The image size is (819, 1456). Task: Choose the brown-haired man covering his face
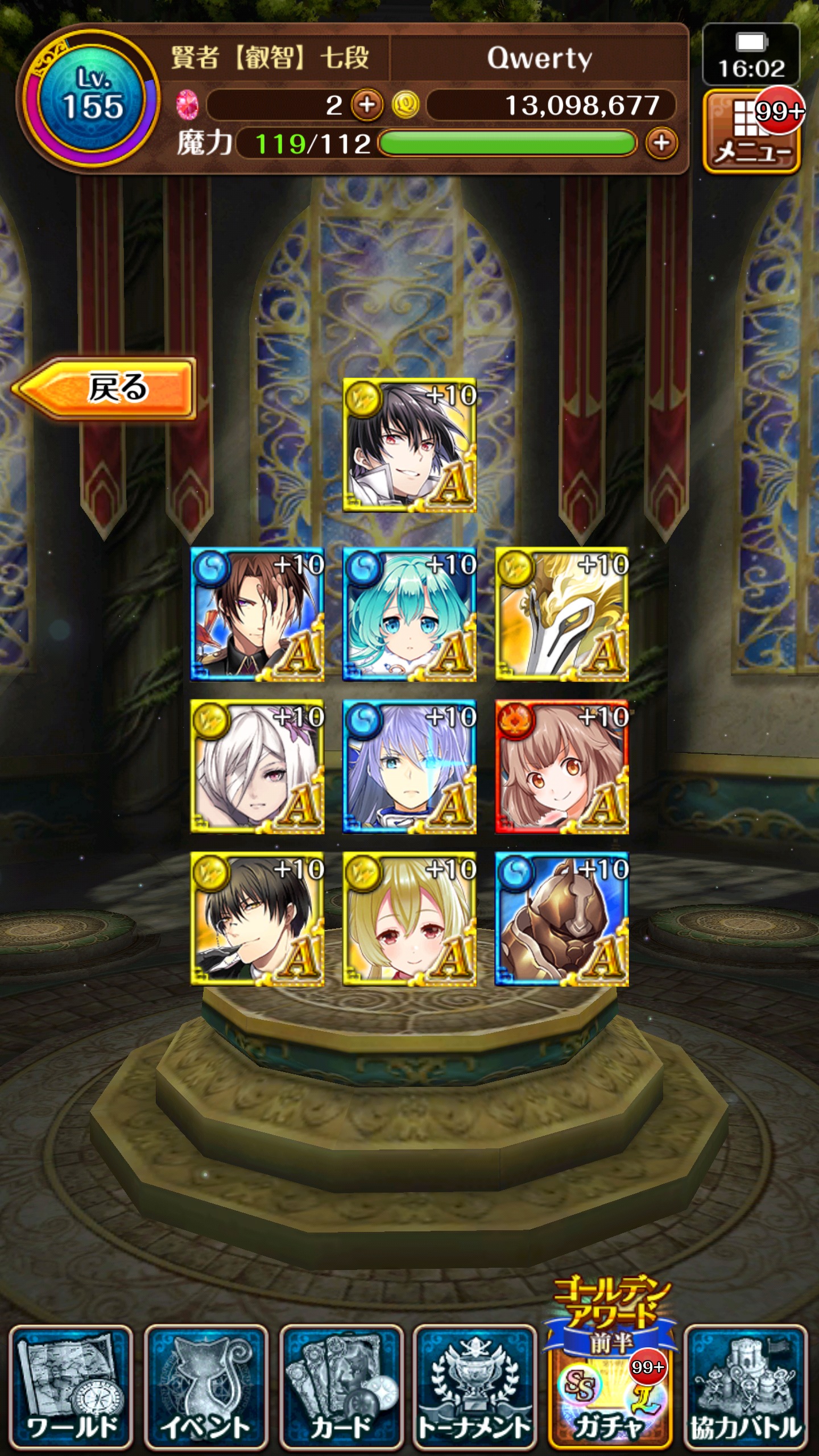pyautogui.click(x=257, y=614)
